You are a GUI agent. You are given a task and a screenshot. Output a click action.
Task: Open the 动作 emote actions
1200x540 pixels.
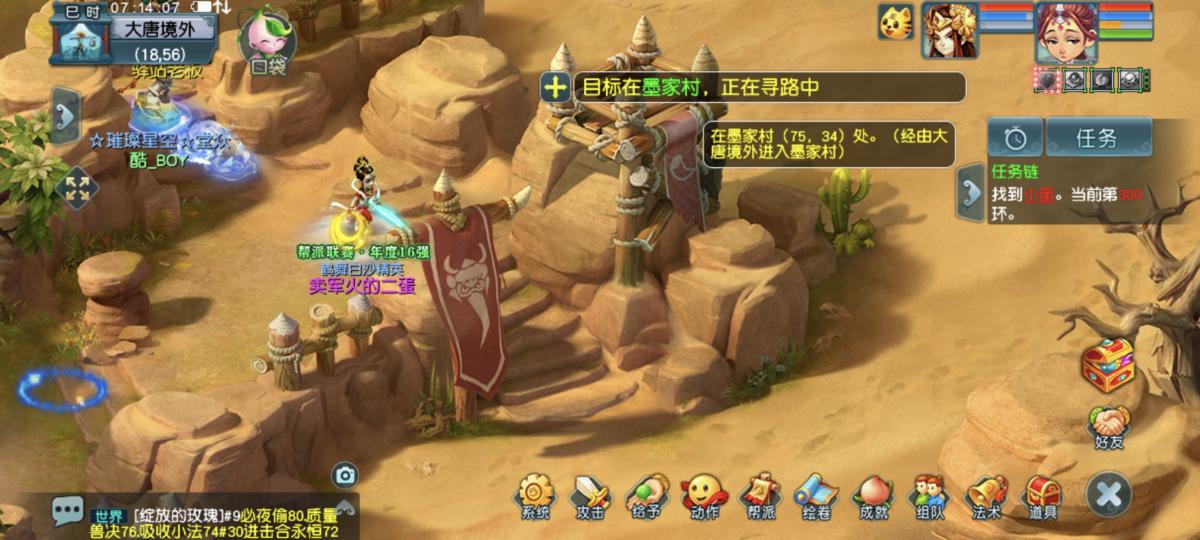pyautogui.click(x=703, y=495)
